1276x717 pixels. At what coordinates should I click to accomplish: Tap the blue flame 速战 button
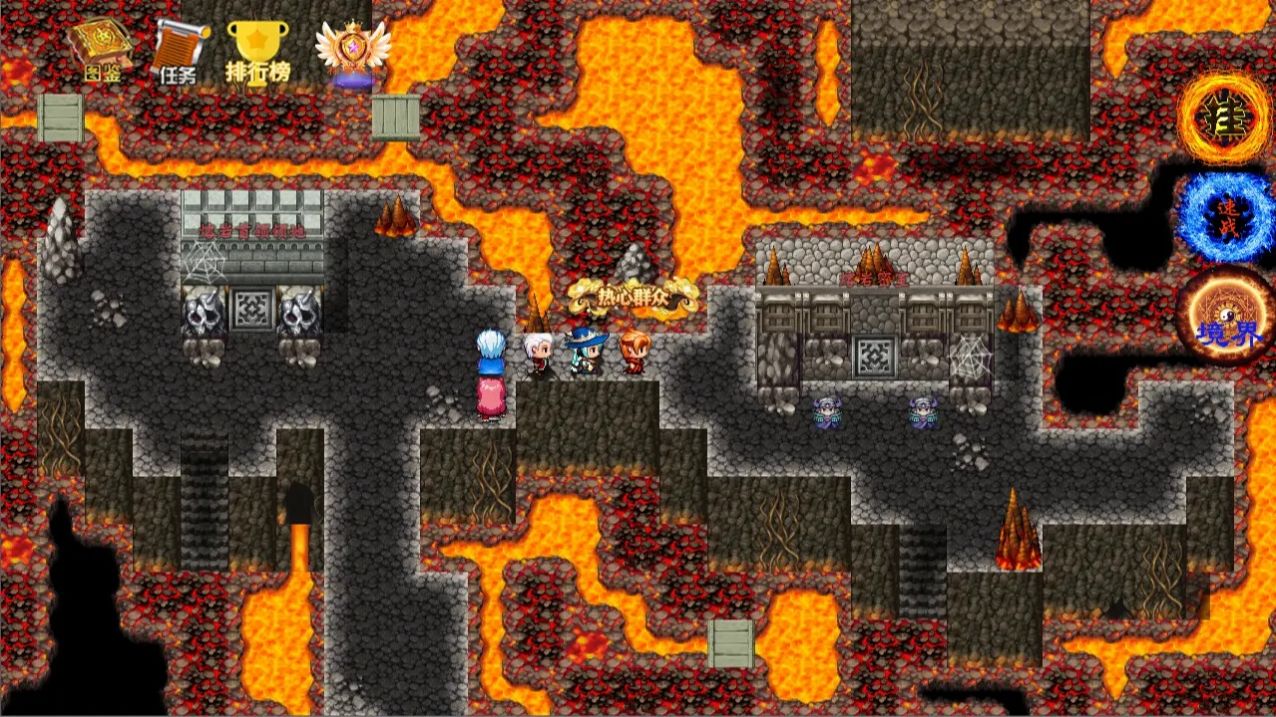tap(1224, 217)
